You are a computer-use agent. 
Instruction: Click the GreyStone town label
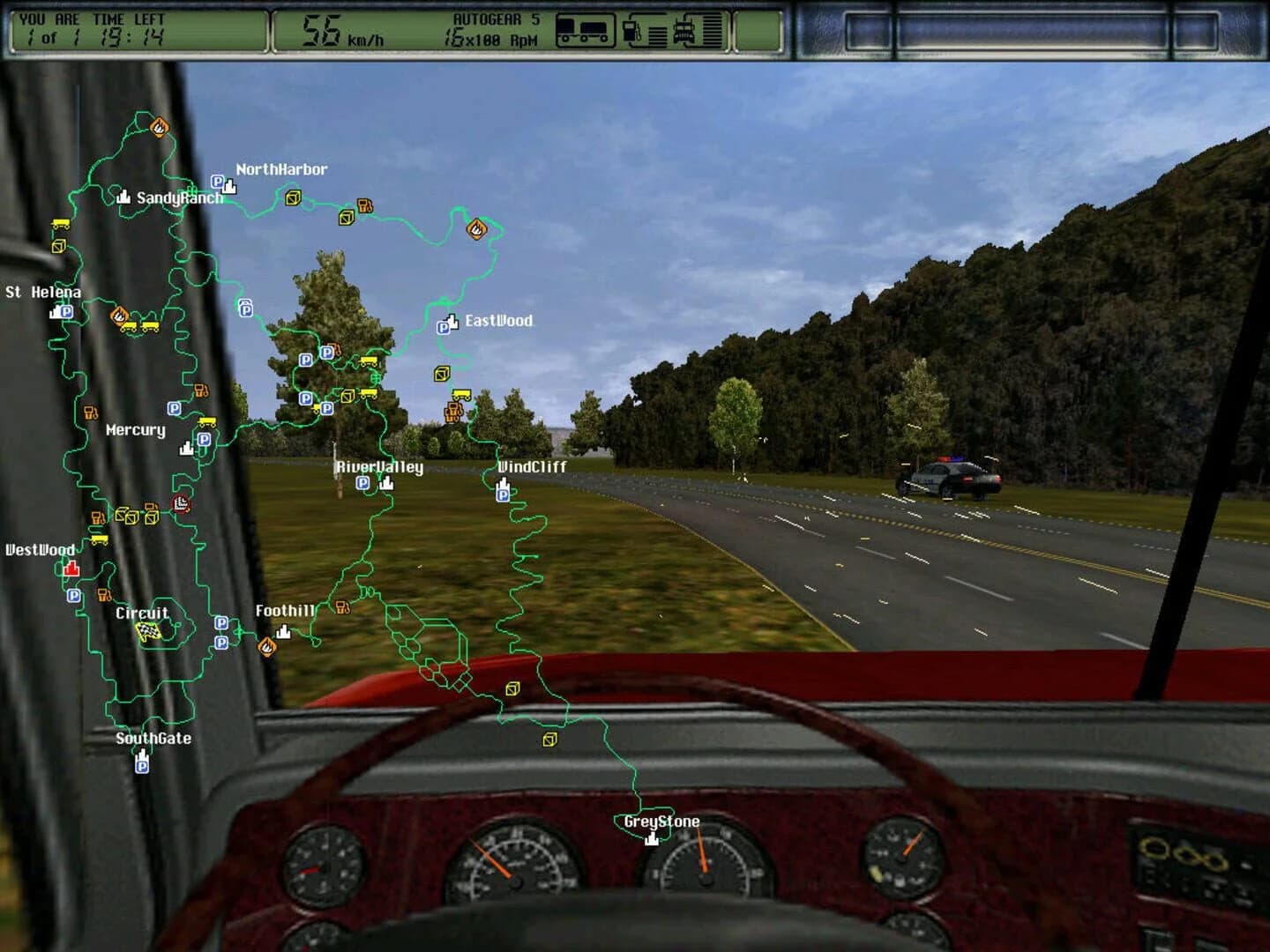[x=660, y=821]
